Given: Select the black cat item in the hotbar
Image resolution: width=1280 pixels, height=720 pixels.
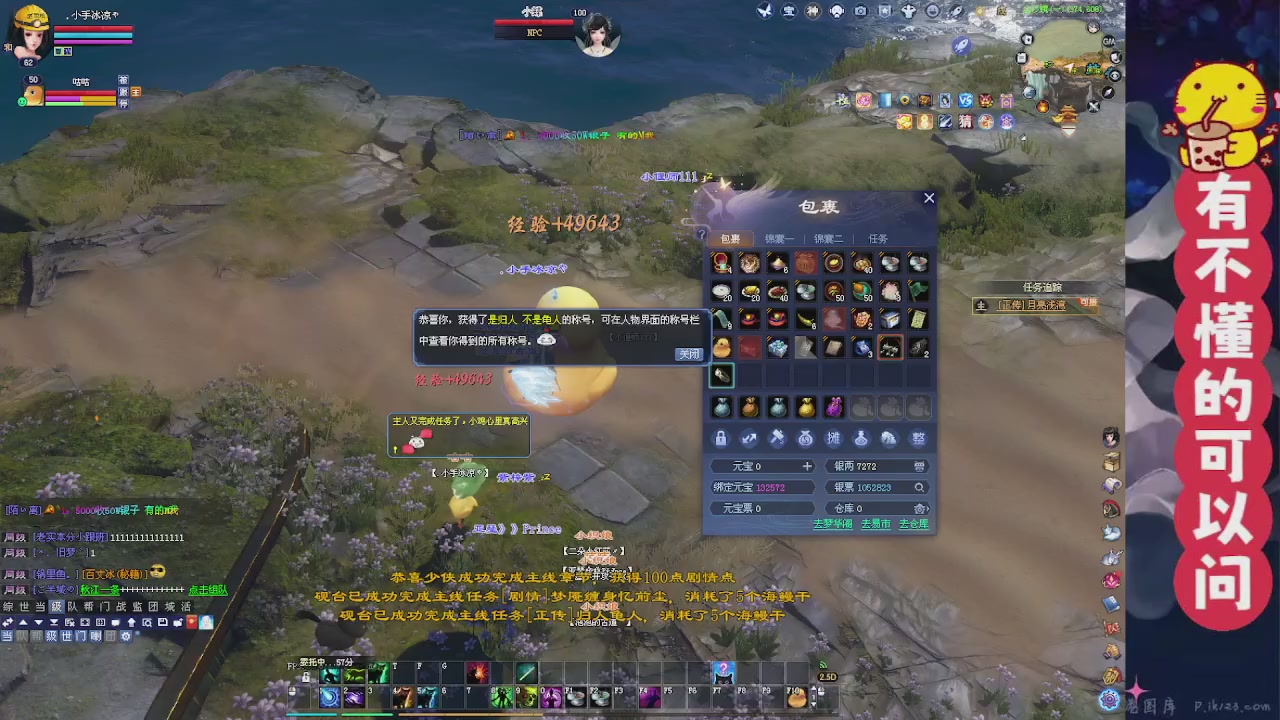Looking at the screenshot, I should pyautogui.click(x=723, y=673).
